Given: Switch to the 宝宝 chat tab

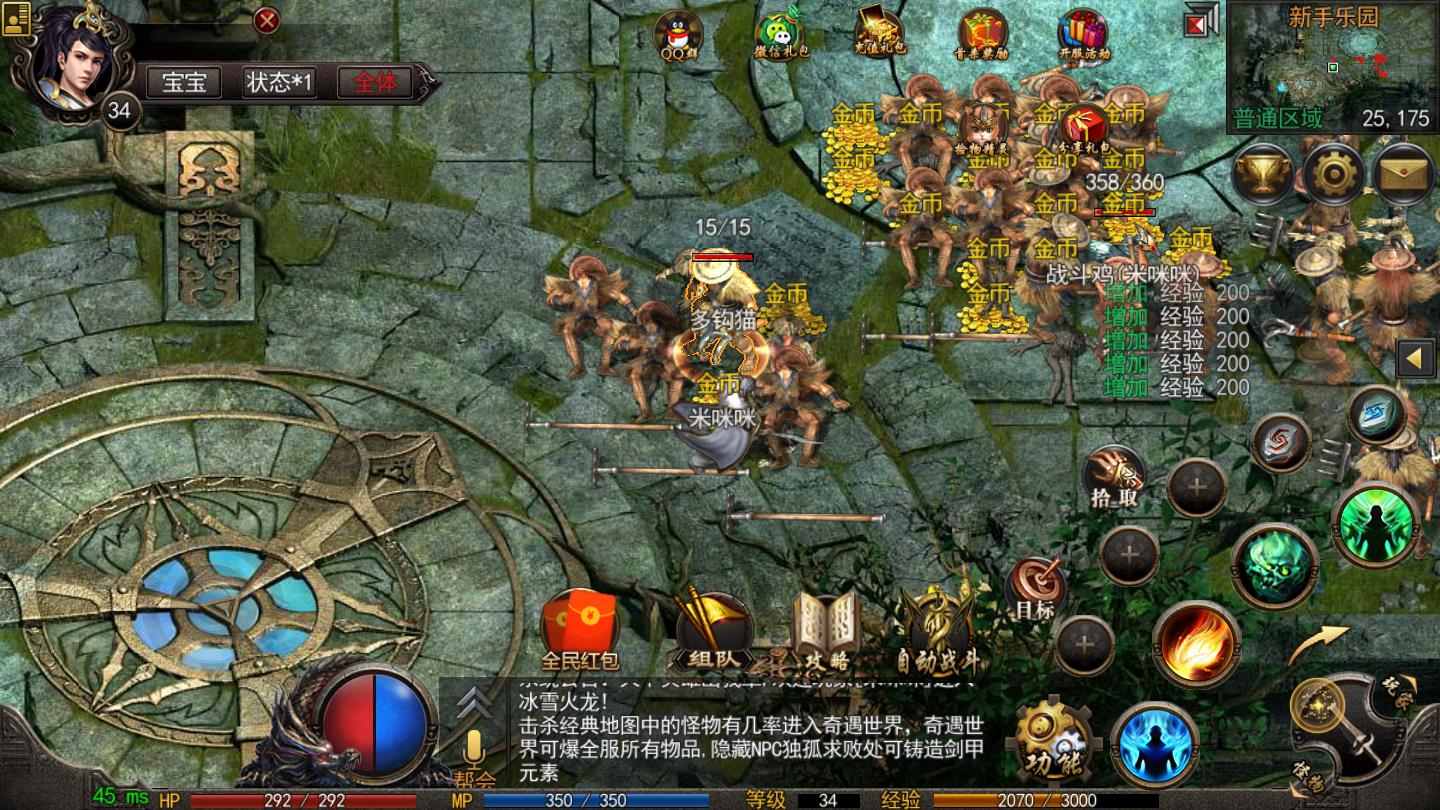Looking at the screenshot, I should 186,83.
